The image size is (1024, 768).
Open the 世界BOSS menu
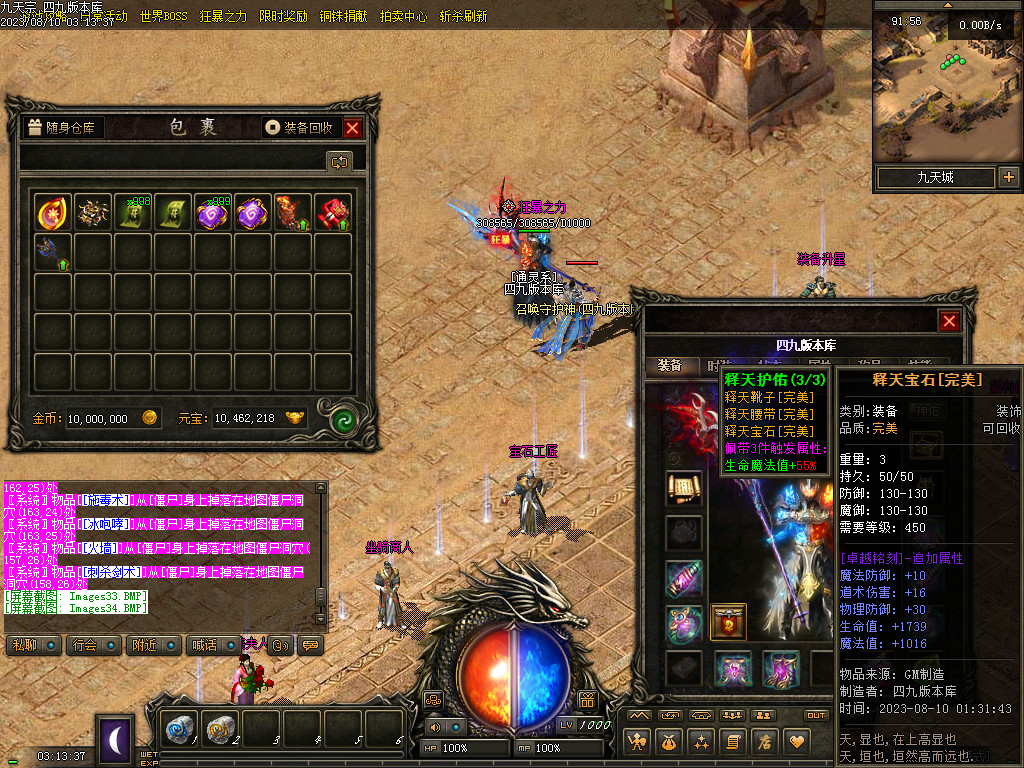point(163,16)
